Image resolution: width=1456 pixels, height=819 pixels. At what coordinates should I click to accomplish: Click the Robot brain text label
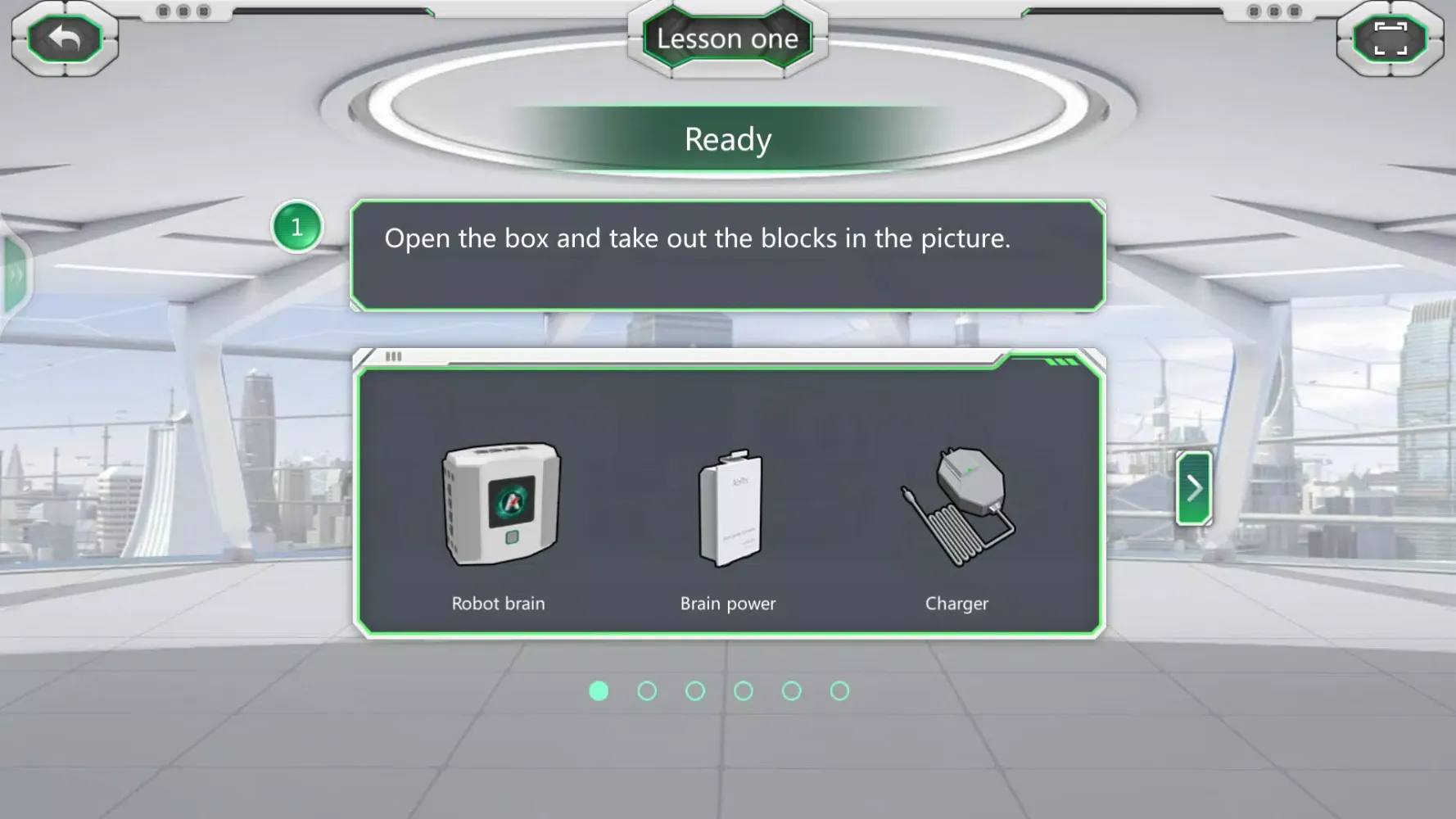[498, 604]
